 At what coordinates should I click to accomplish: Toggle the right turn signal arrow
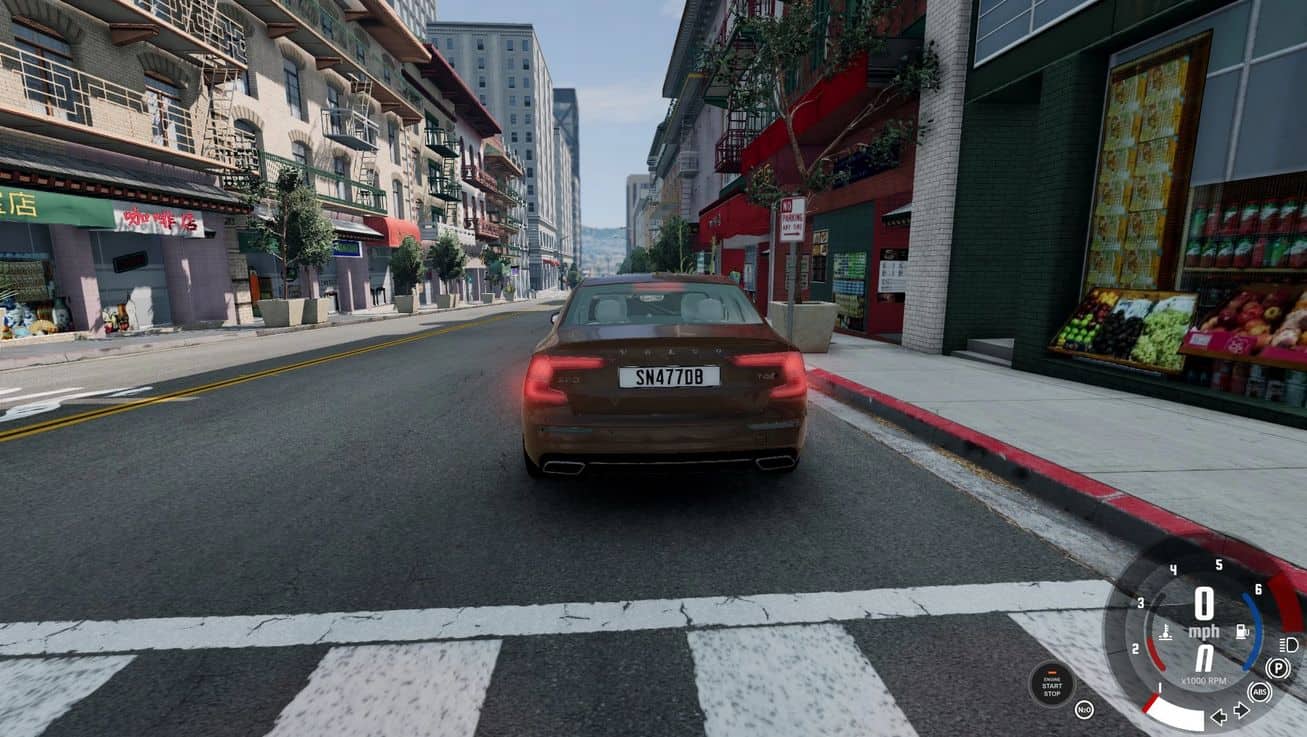tap(1241, 710)
